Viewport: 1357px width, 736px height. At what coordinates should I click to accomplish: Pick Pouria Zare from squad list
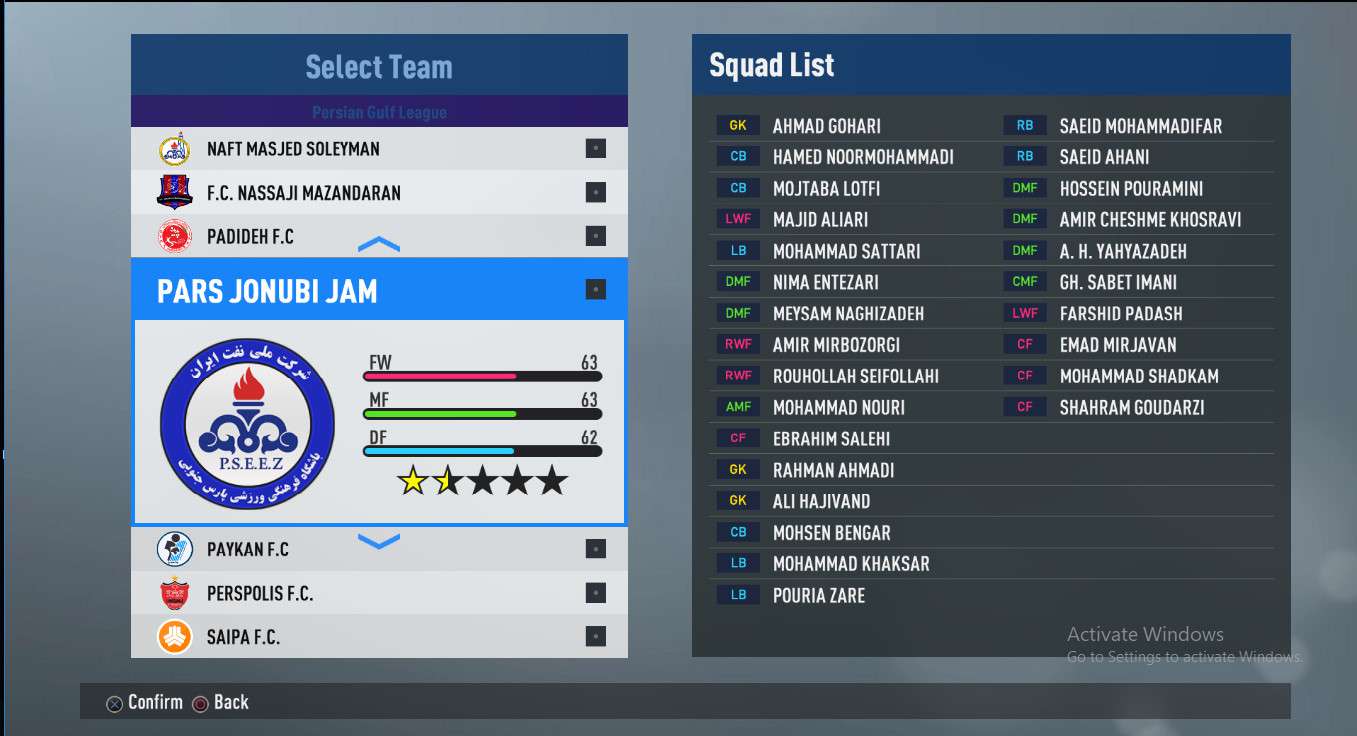pyautogui.click(x=818, y=595)
